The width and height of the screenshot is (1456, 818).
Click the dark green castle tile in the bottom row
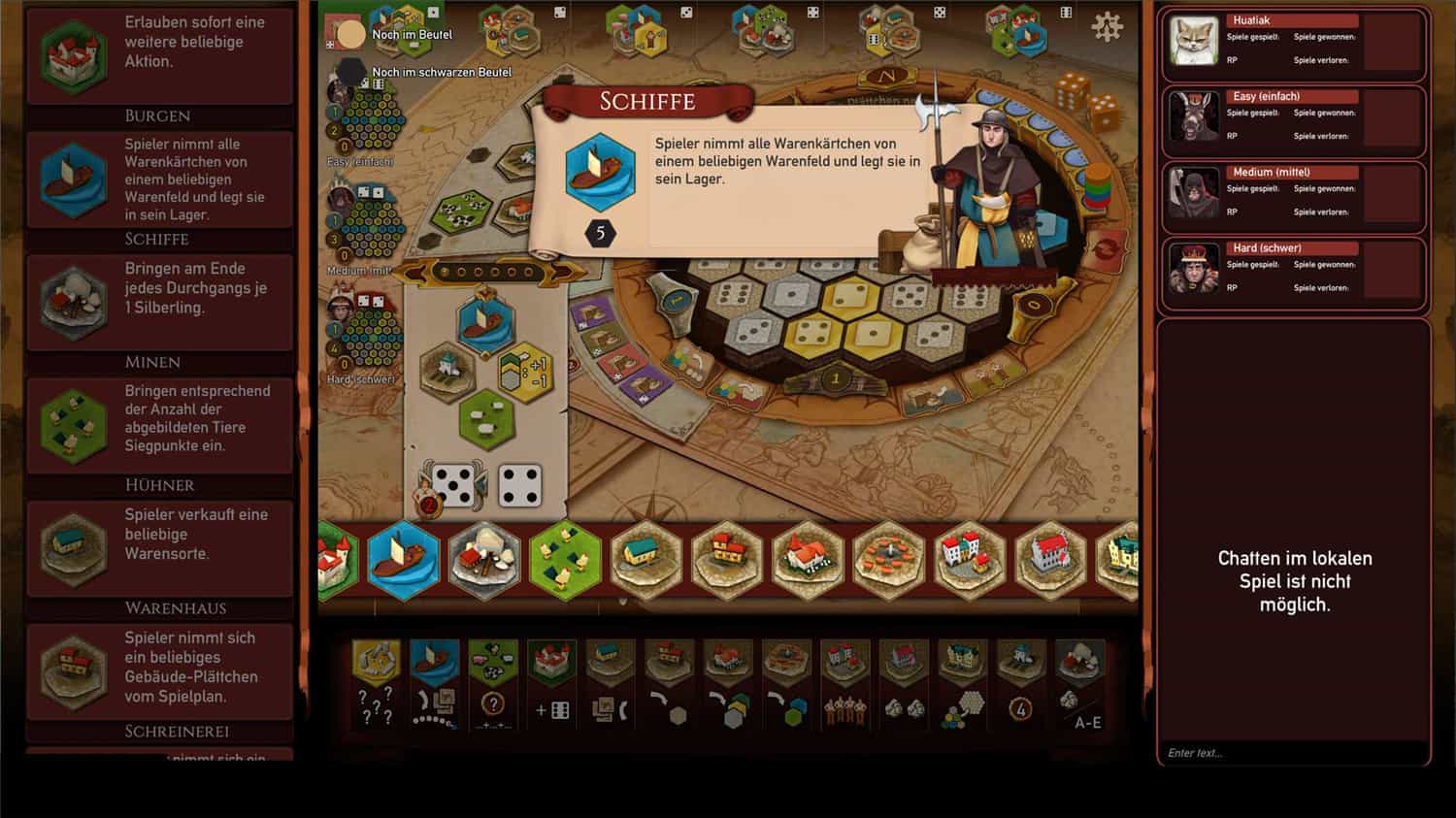coord(337,560)
